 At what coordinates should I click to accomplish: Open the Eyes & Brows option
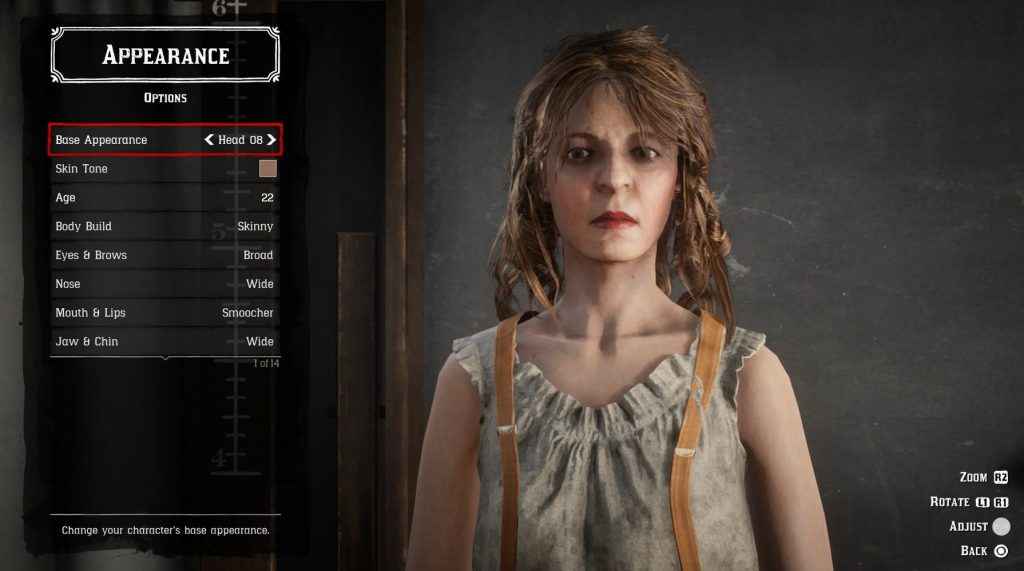165,255
